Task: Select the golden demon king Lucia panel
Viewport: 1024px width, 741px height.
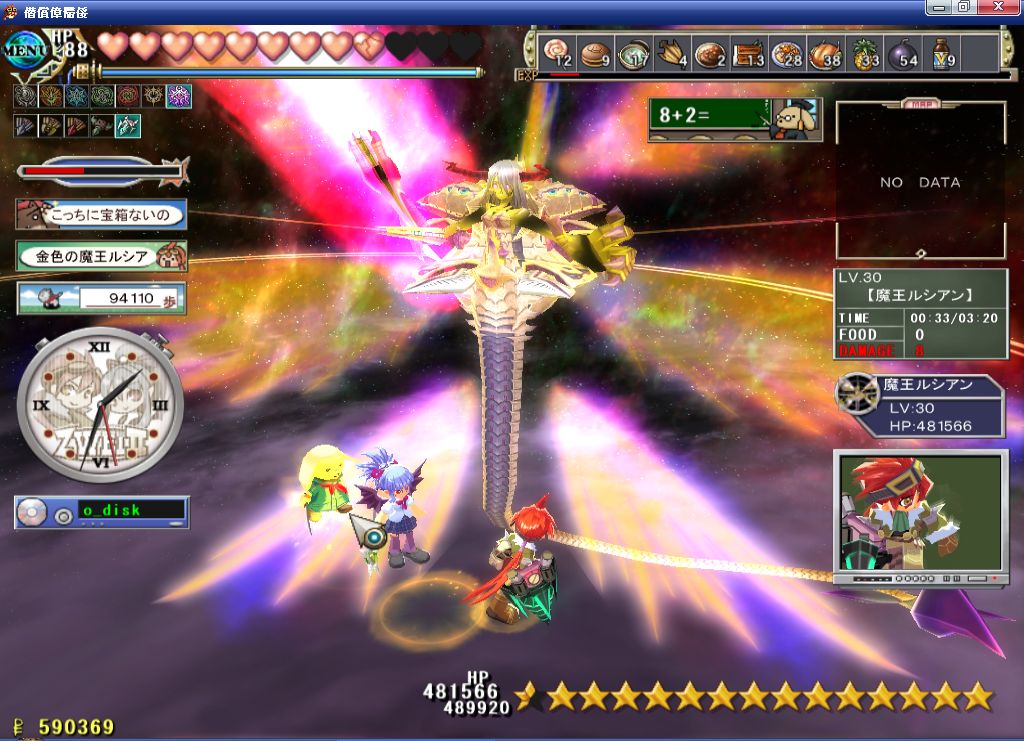Action: click(101, 256)
